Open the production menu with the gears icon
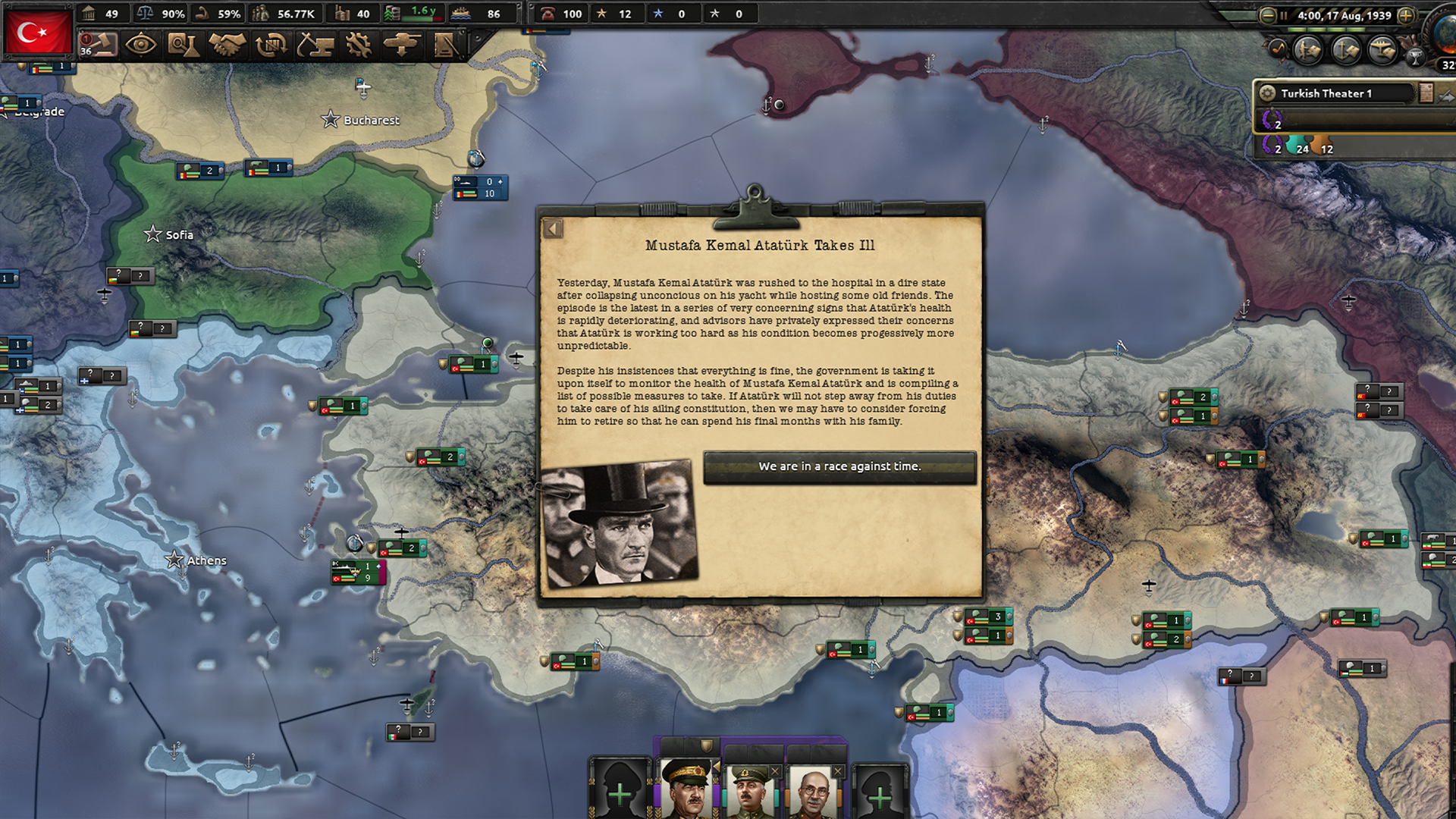Image resolution: width=1456 pixels, height=819 pixels. click(x=358, y=46)
